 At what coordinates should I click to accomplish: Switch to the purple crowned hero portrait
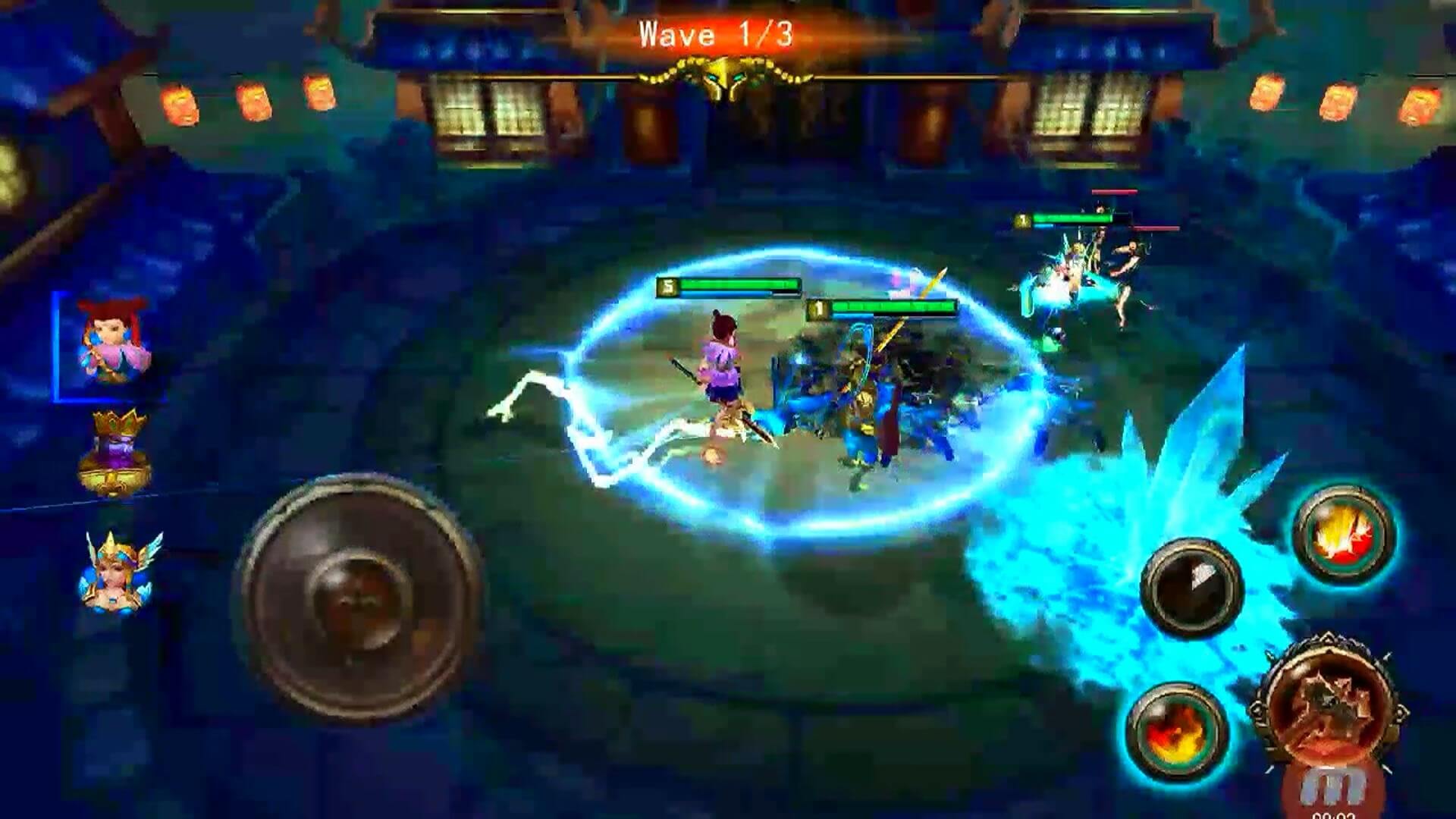[x=115, y=453]
